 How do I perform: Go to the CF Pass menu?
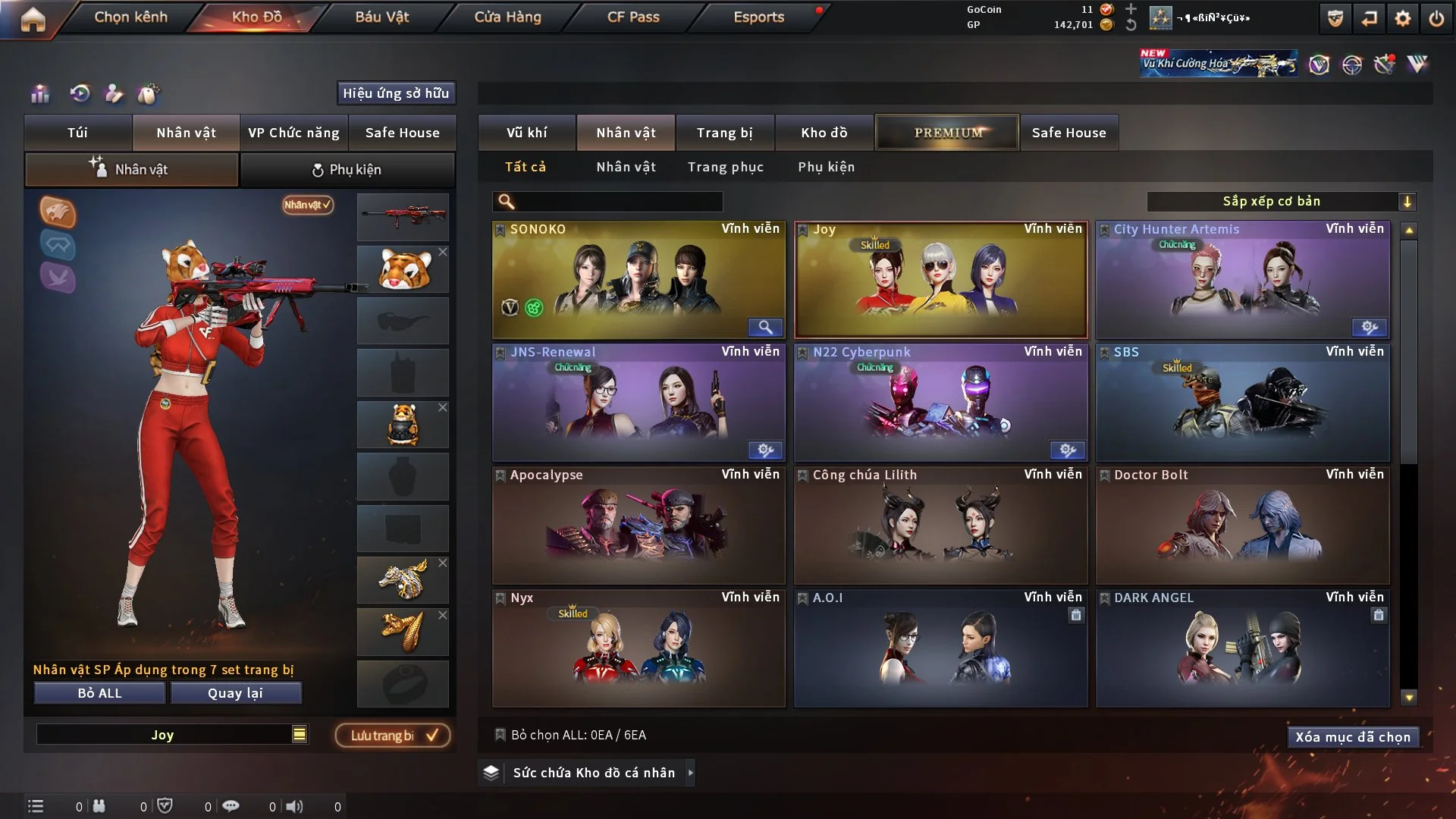coord(633,17)
